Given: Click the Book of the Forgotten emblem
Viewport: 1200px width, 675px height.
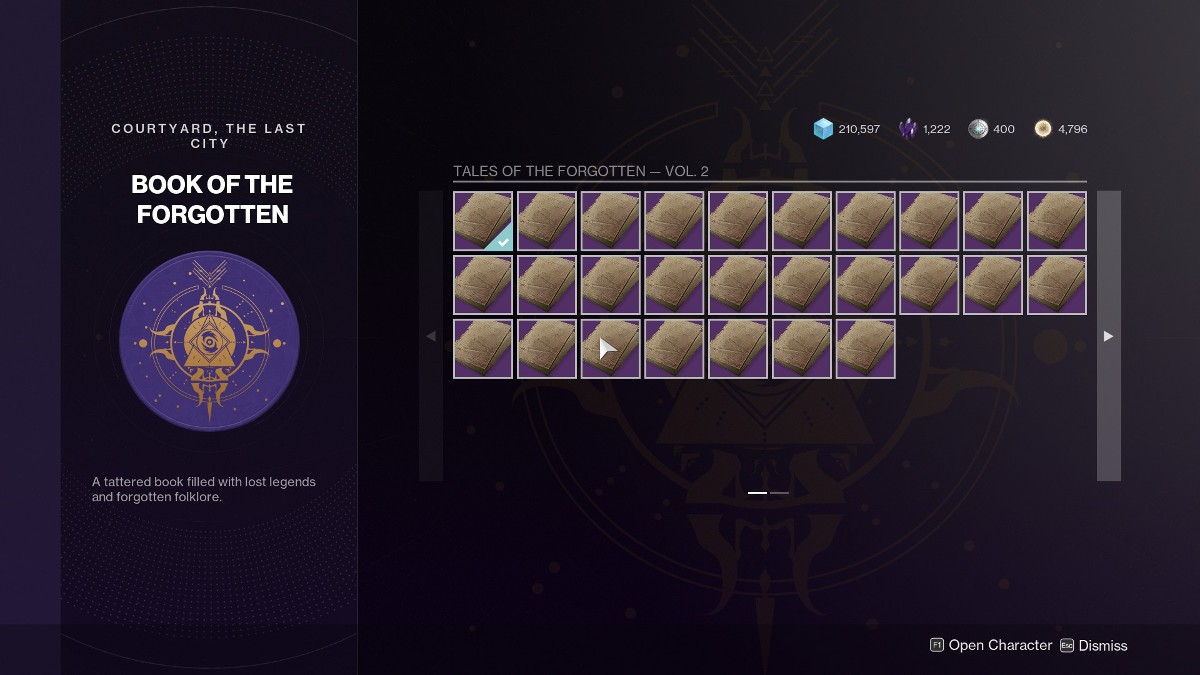Looking at the screenshot, I should pos(209,341).
